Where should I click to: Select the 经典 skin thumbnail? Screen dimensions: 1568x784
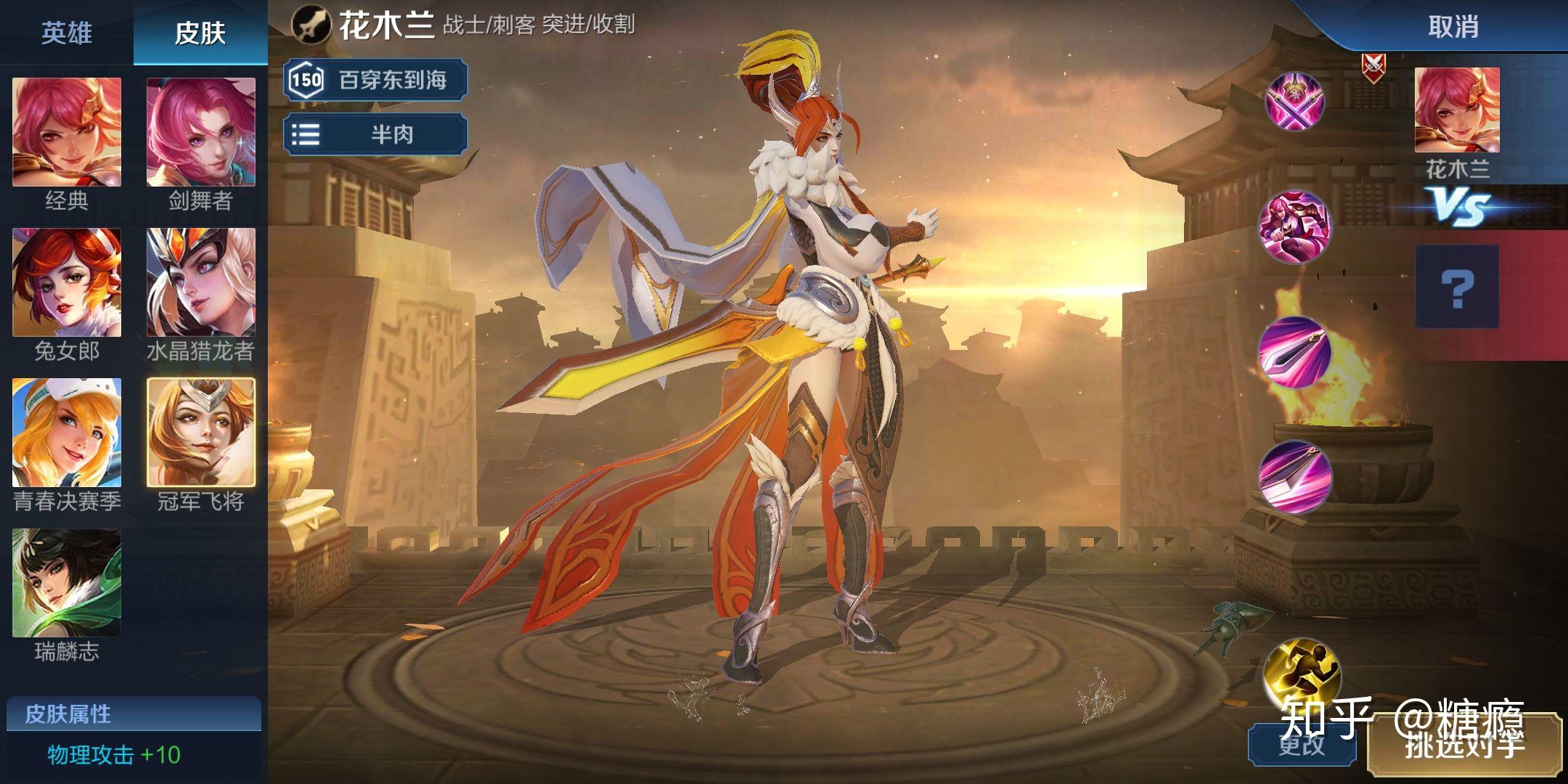pyautogui.click(x=67, y=133)
